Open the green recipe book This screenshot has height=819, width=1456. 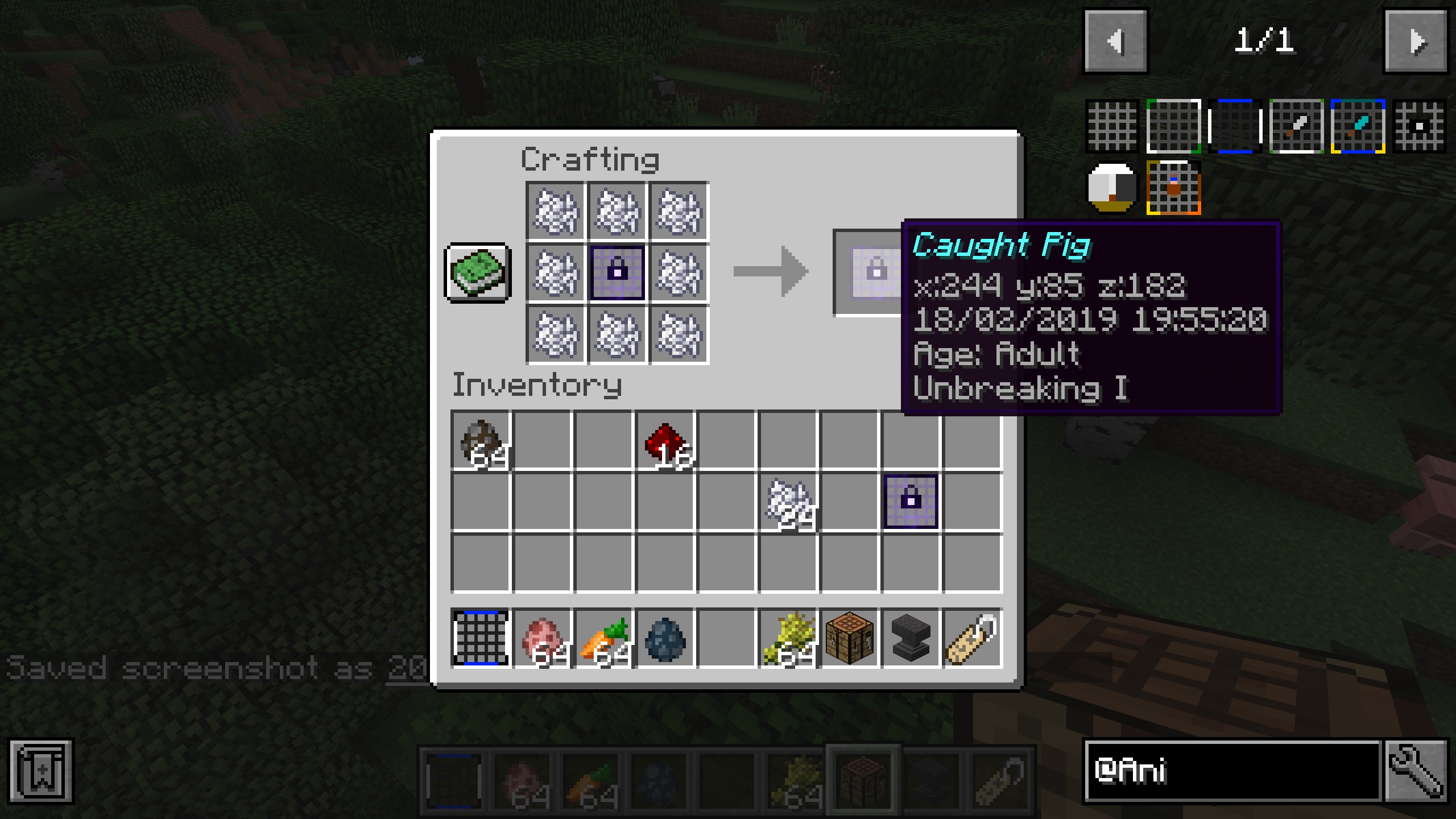tap(478, 272)
